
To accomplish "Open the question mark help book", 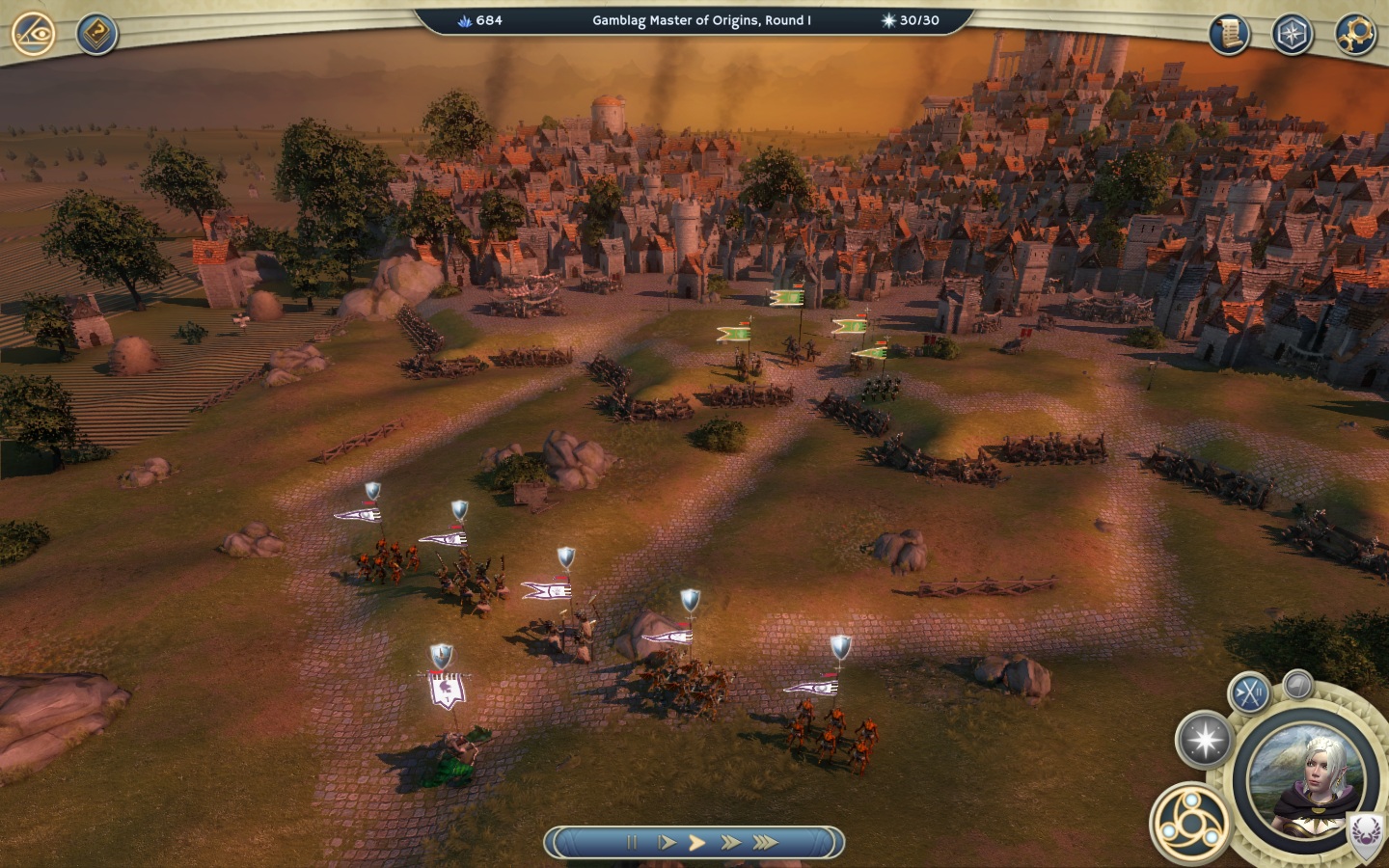I will (96, 35).
